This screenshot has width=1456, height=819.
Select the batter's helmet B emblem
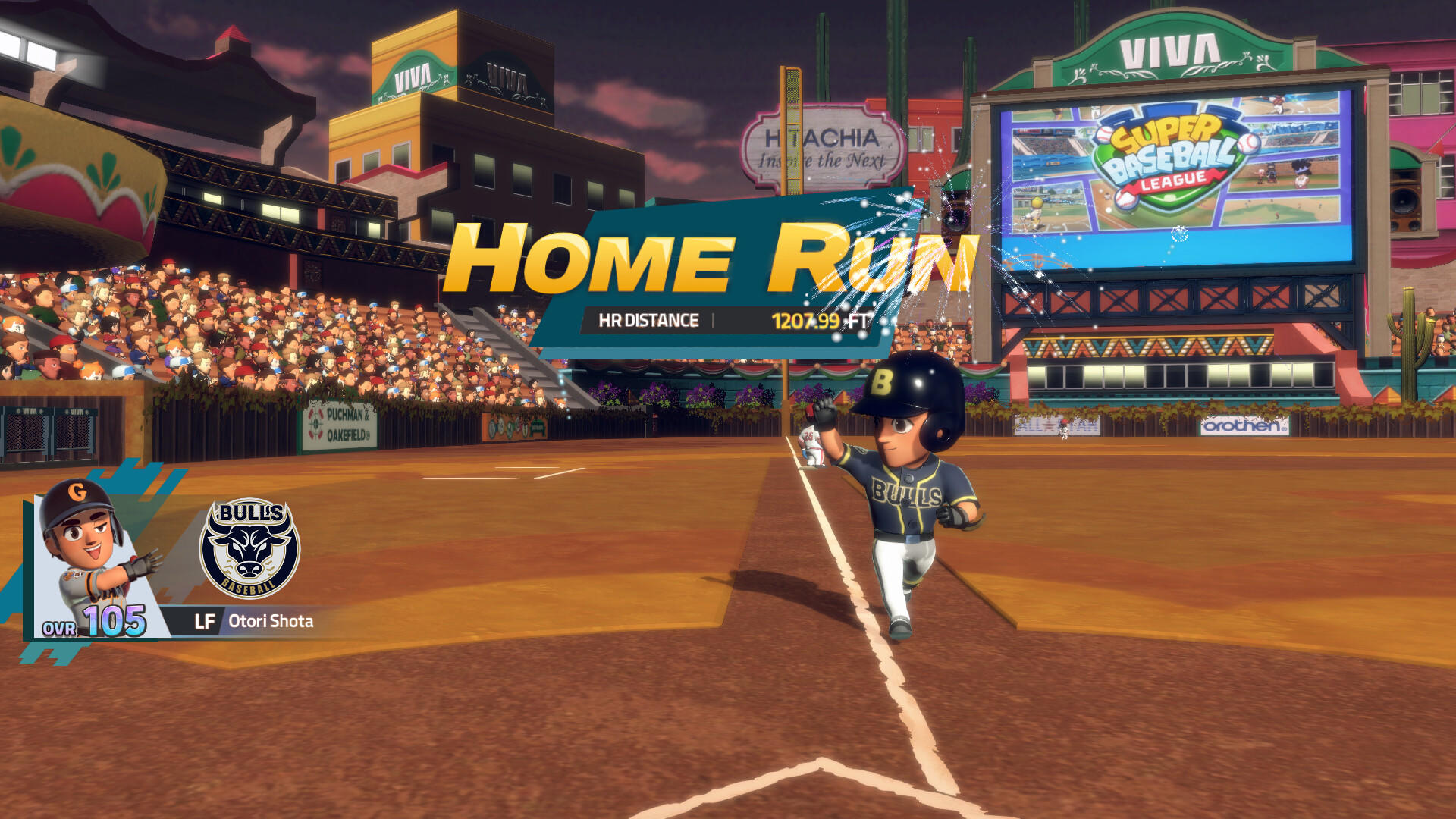click(x=882, y=378)
